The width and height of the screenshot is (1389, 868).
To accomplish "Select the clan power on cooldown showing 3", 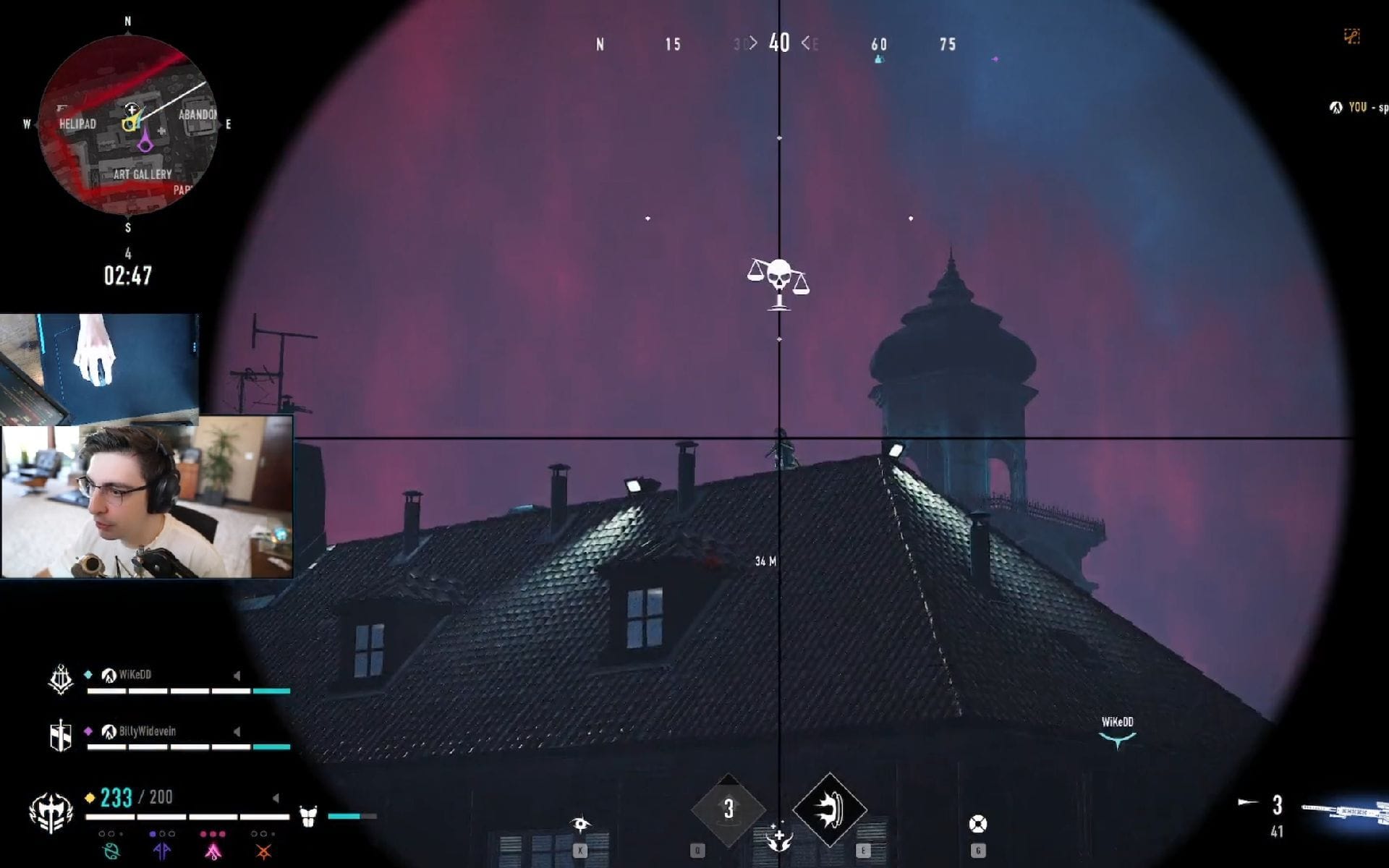I will [728, 809].
